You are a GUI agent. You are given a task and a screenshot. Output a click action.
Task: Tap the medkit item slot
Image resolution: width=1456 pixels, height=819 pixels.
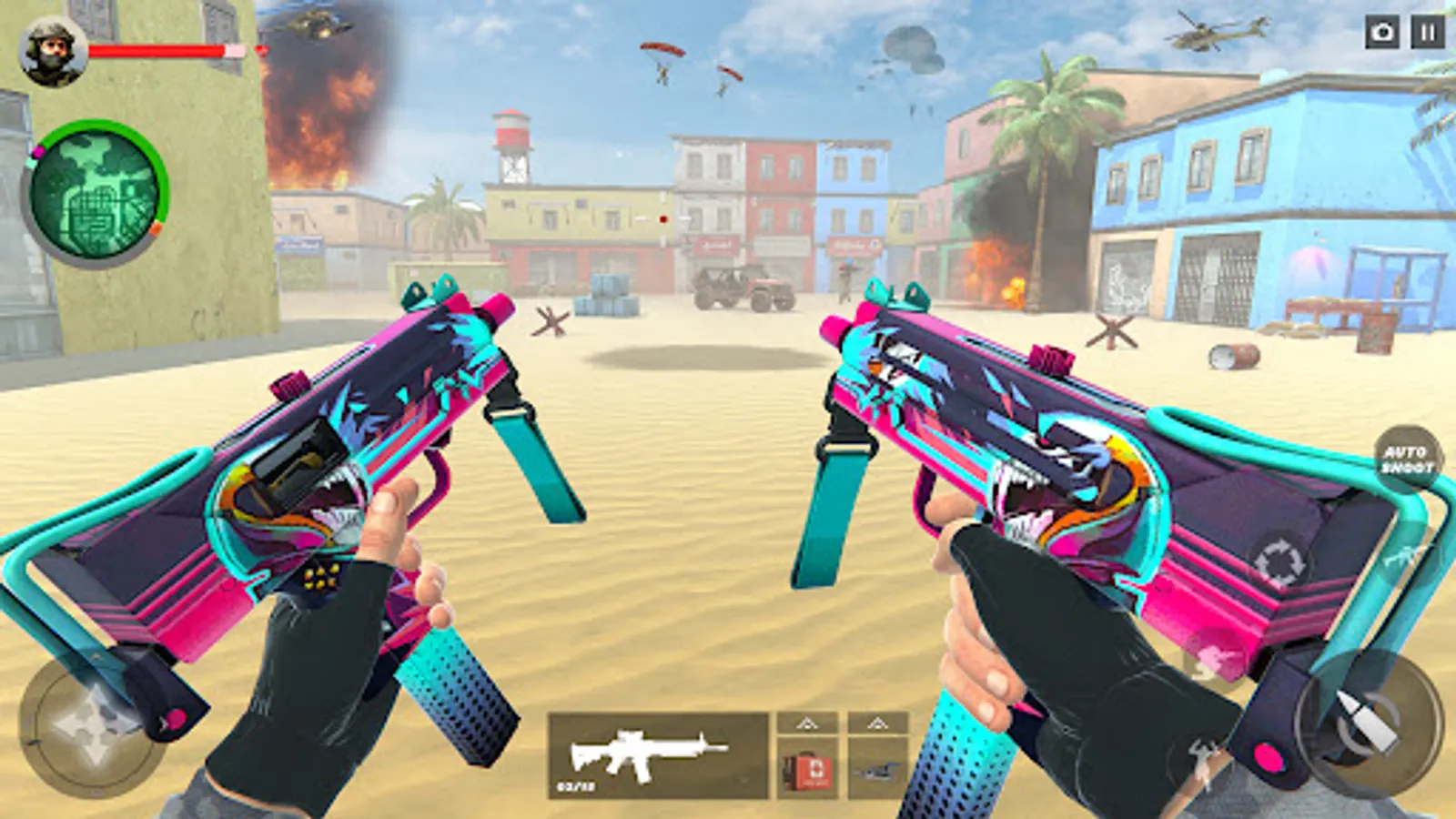click(x=805, y=769)
